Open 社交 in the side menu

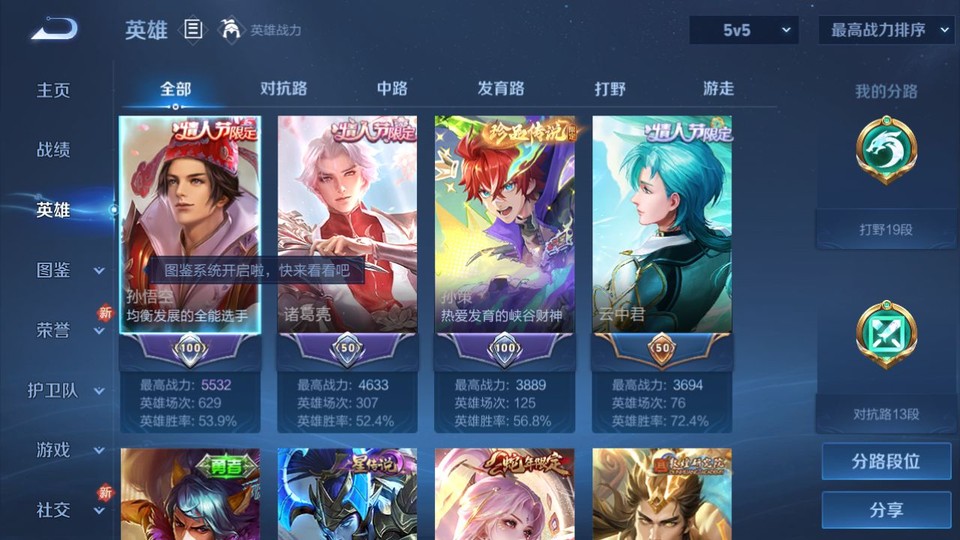tap(54, 510)
